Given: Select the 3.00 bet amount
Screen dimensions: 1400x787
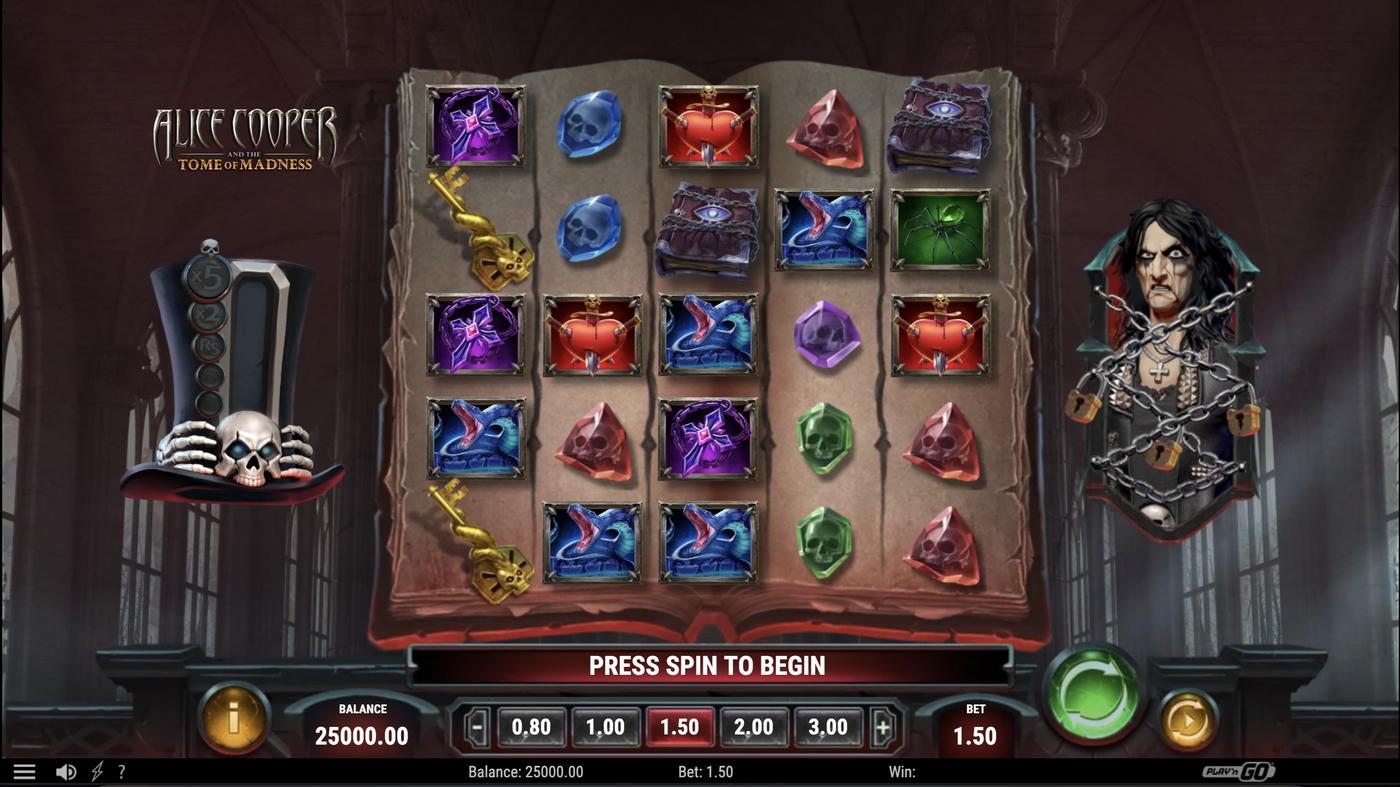Looking at the screenshot, I should point(827,727).
